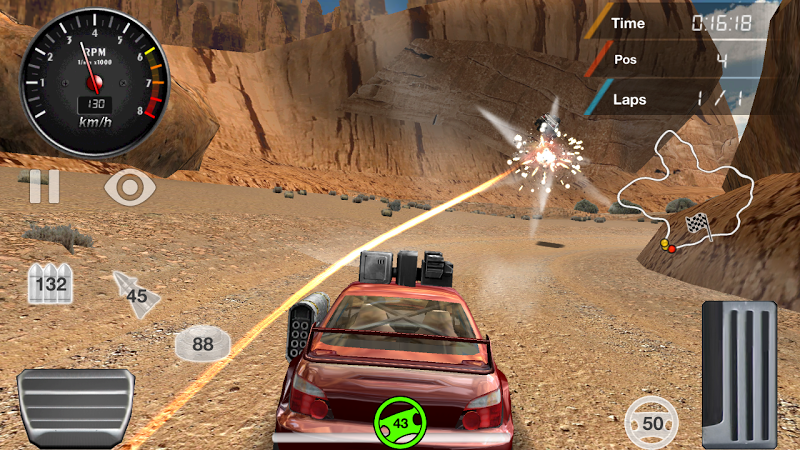Use the weapon icon labeled 88
800x450 pixels.
pyautogui.click(x=202, y=344)
